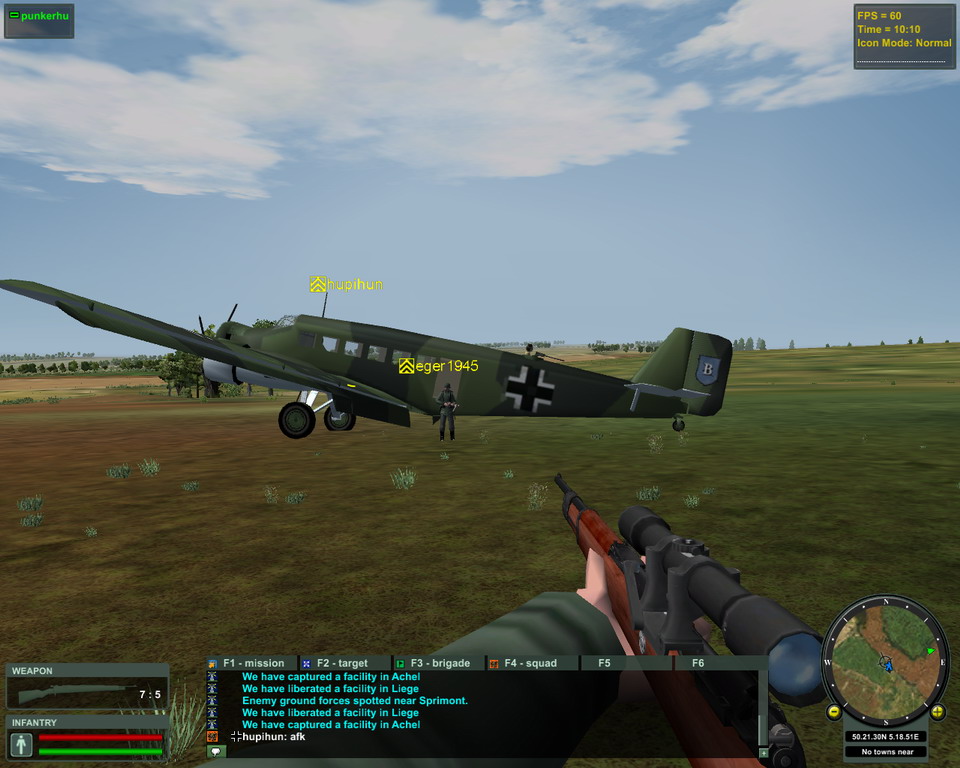Select the F2 target chat tab
Viewport: 960px width, 768px height.
tap(340, 663)
